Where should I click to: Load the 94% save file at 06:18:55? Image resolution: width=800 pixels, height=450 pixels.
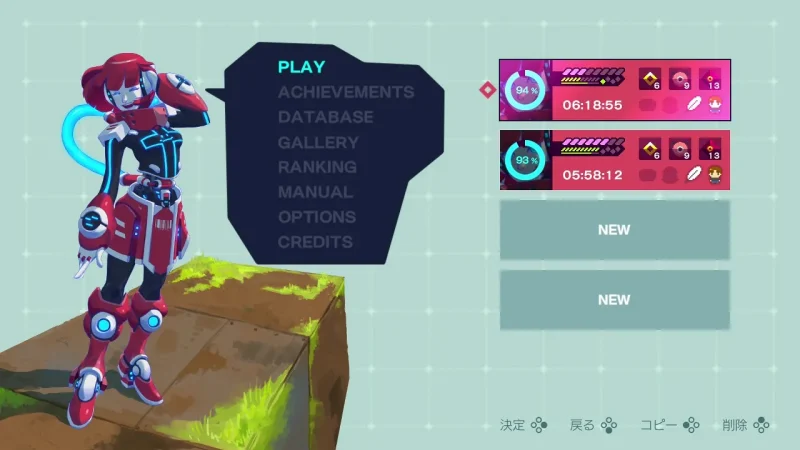pos(614,90)
